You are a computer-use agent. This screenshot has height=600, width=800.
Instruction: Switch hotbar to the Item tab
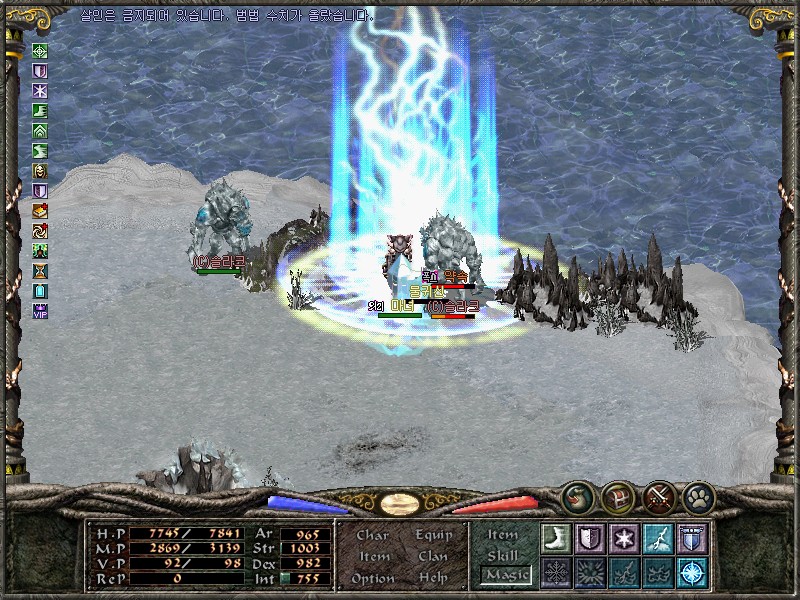pyautogui.click(x=503, y=535)
